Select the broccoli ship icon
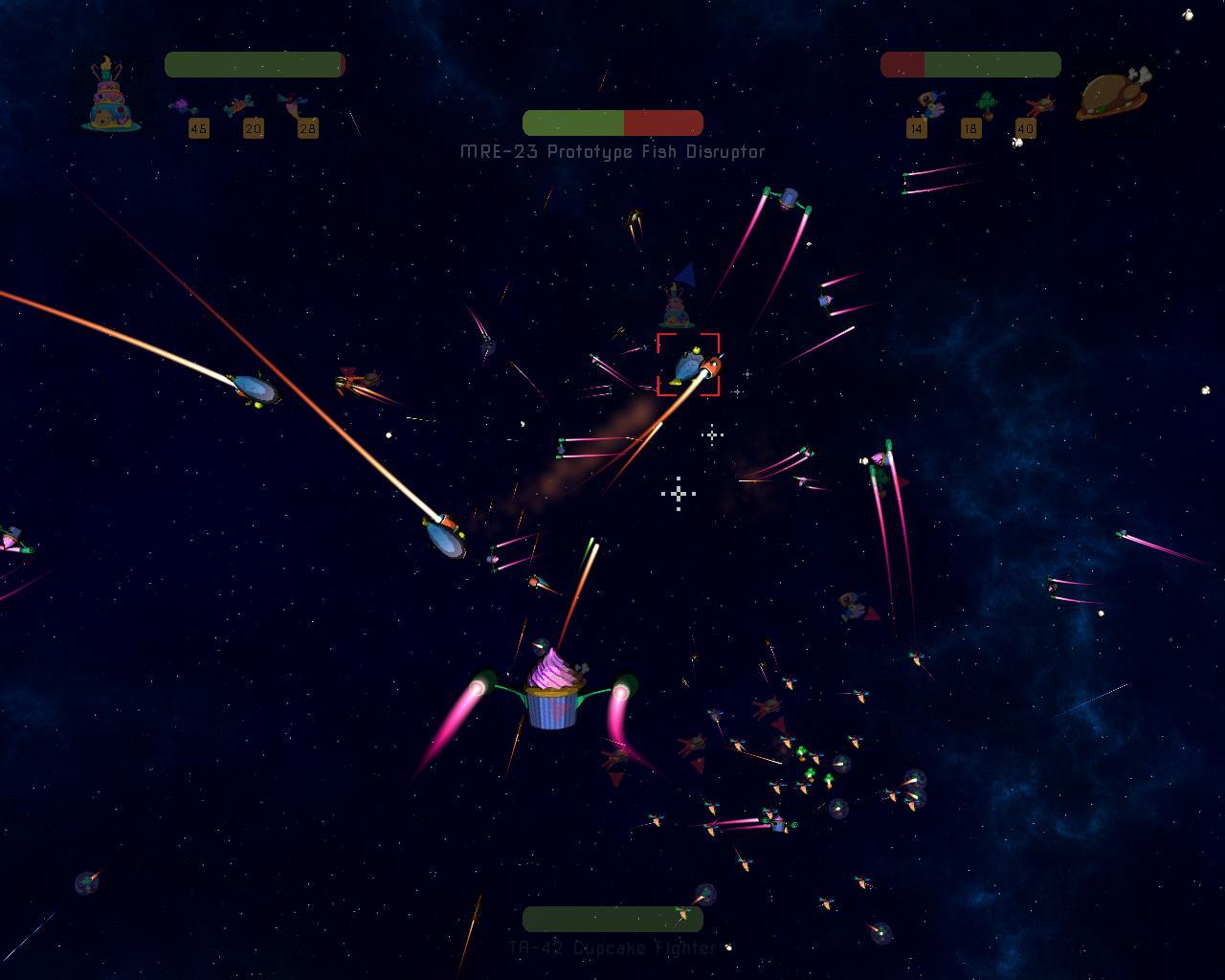The height and width of the screenshot is (980, 1225). point(985,104)
